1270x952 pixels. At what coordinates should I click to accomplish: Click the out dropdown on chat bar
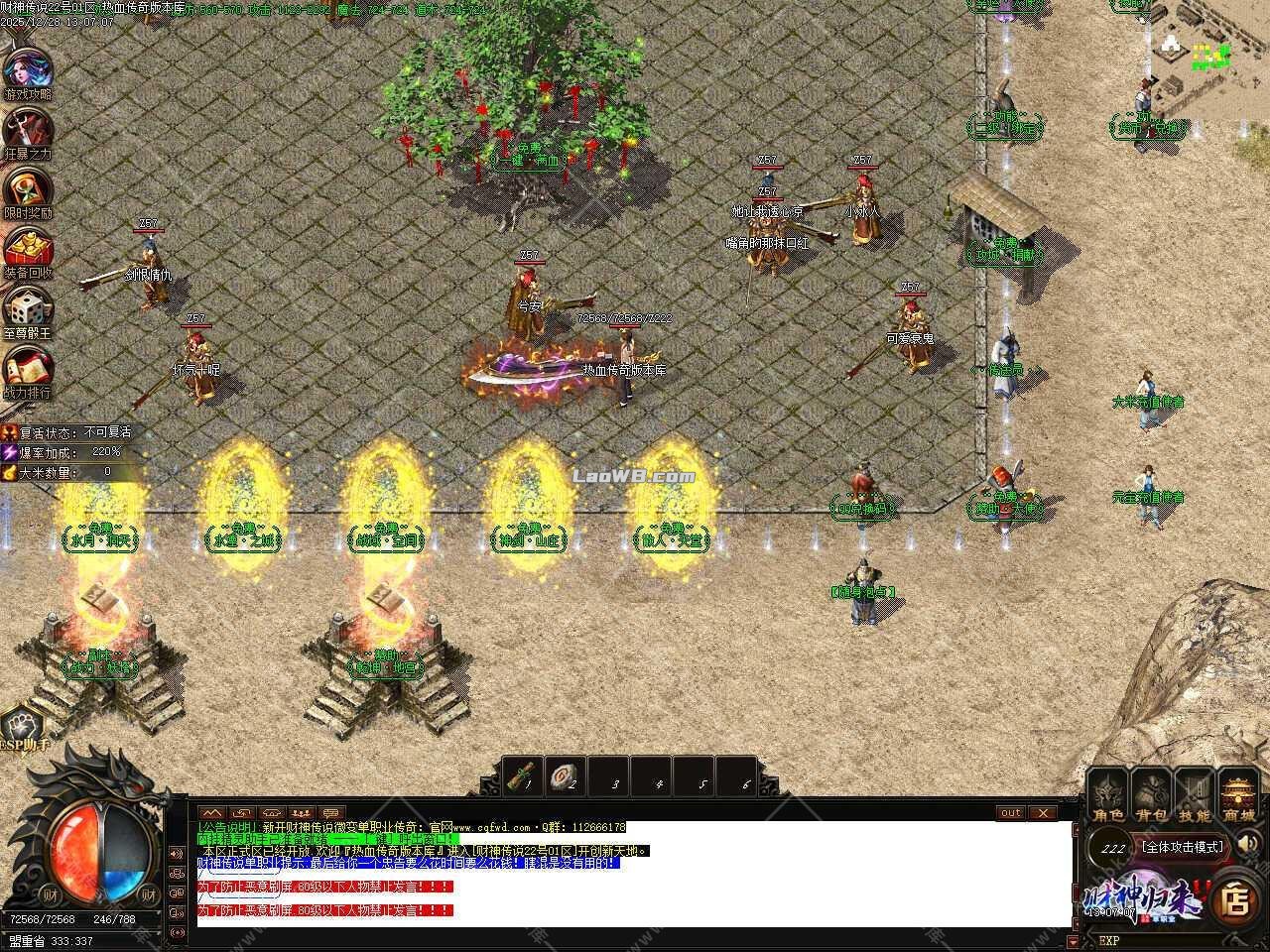1009,813
